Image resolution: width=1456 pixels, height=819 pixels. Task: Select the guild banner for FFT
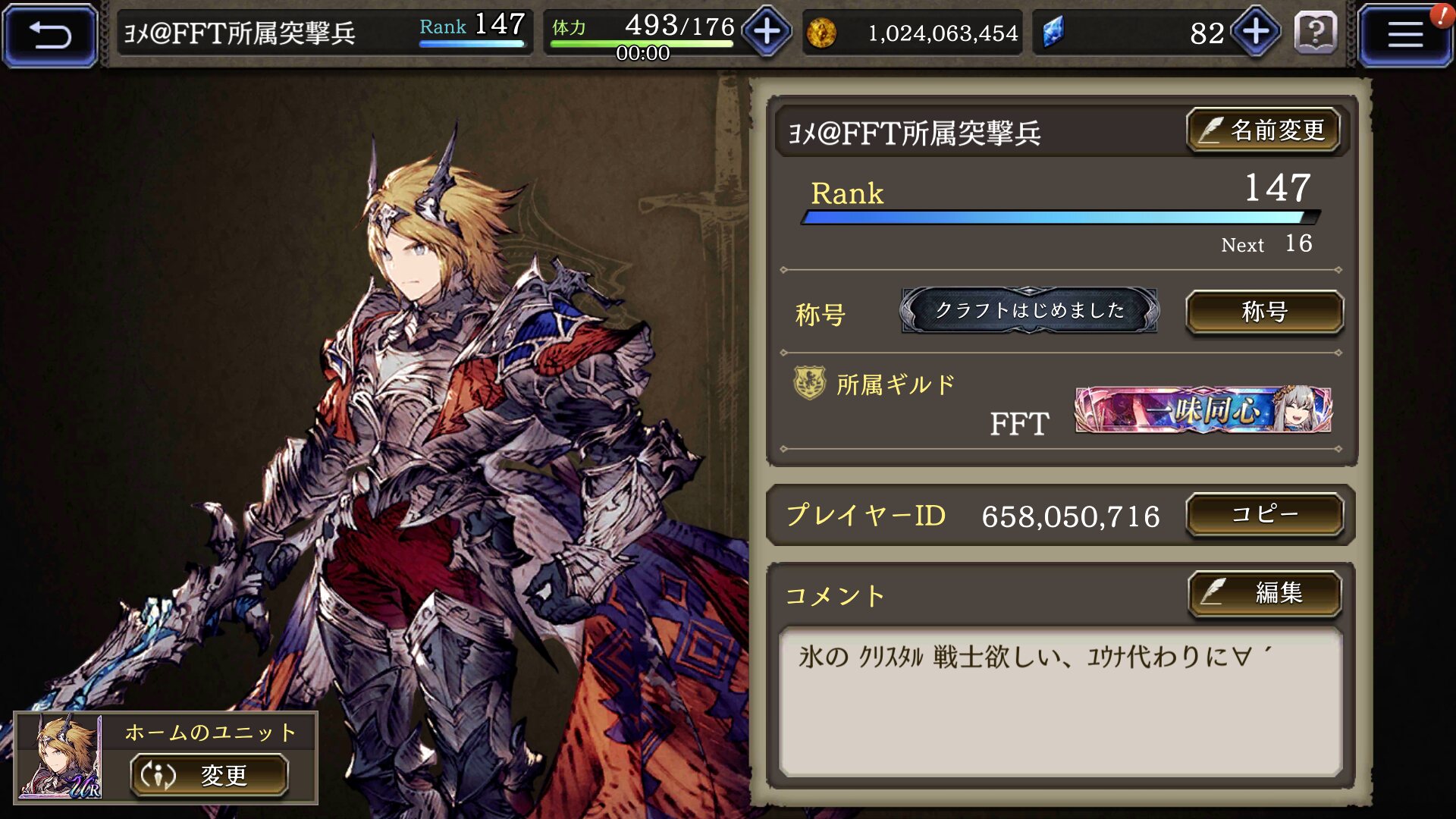[x=1203, y=410]
